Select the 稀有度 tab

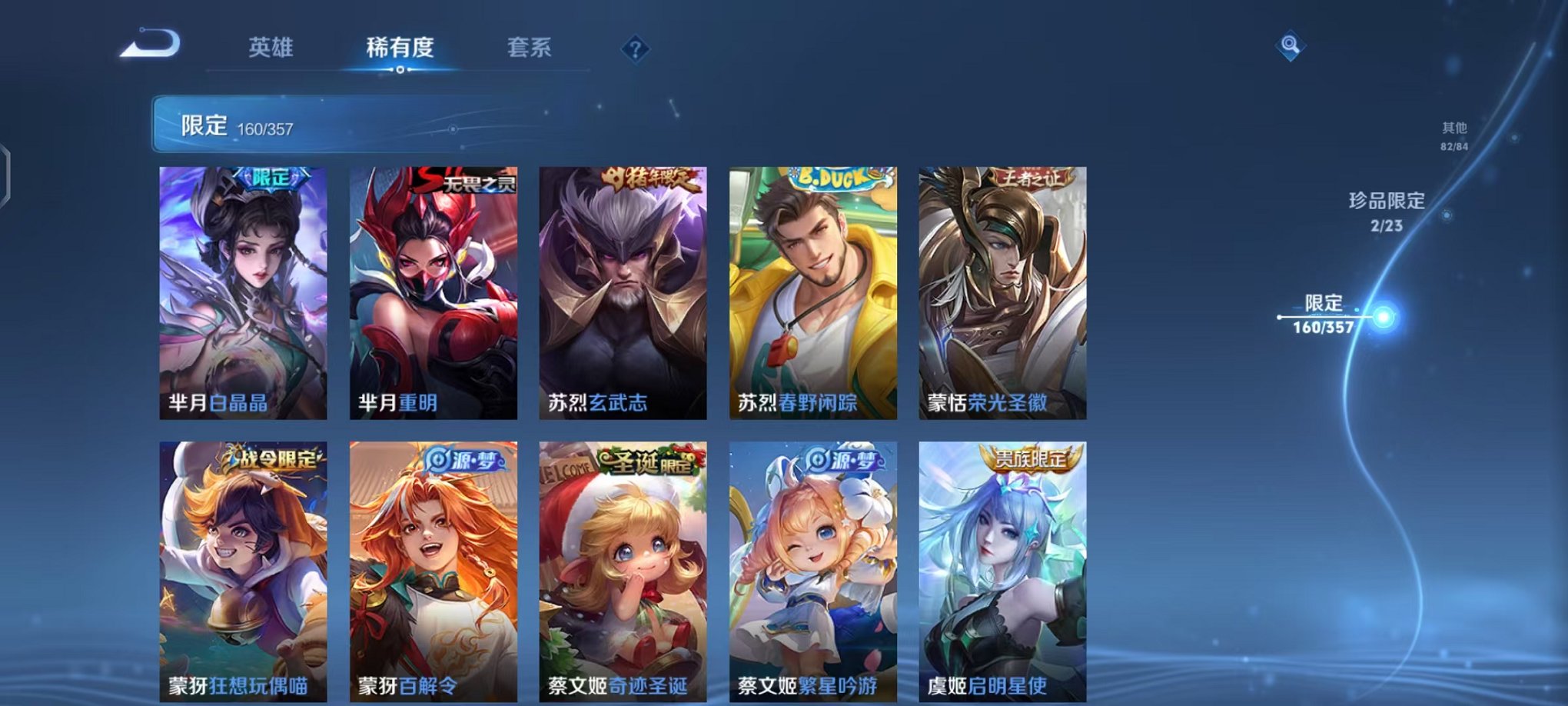pos(400,46)
